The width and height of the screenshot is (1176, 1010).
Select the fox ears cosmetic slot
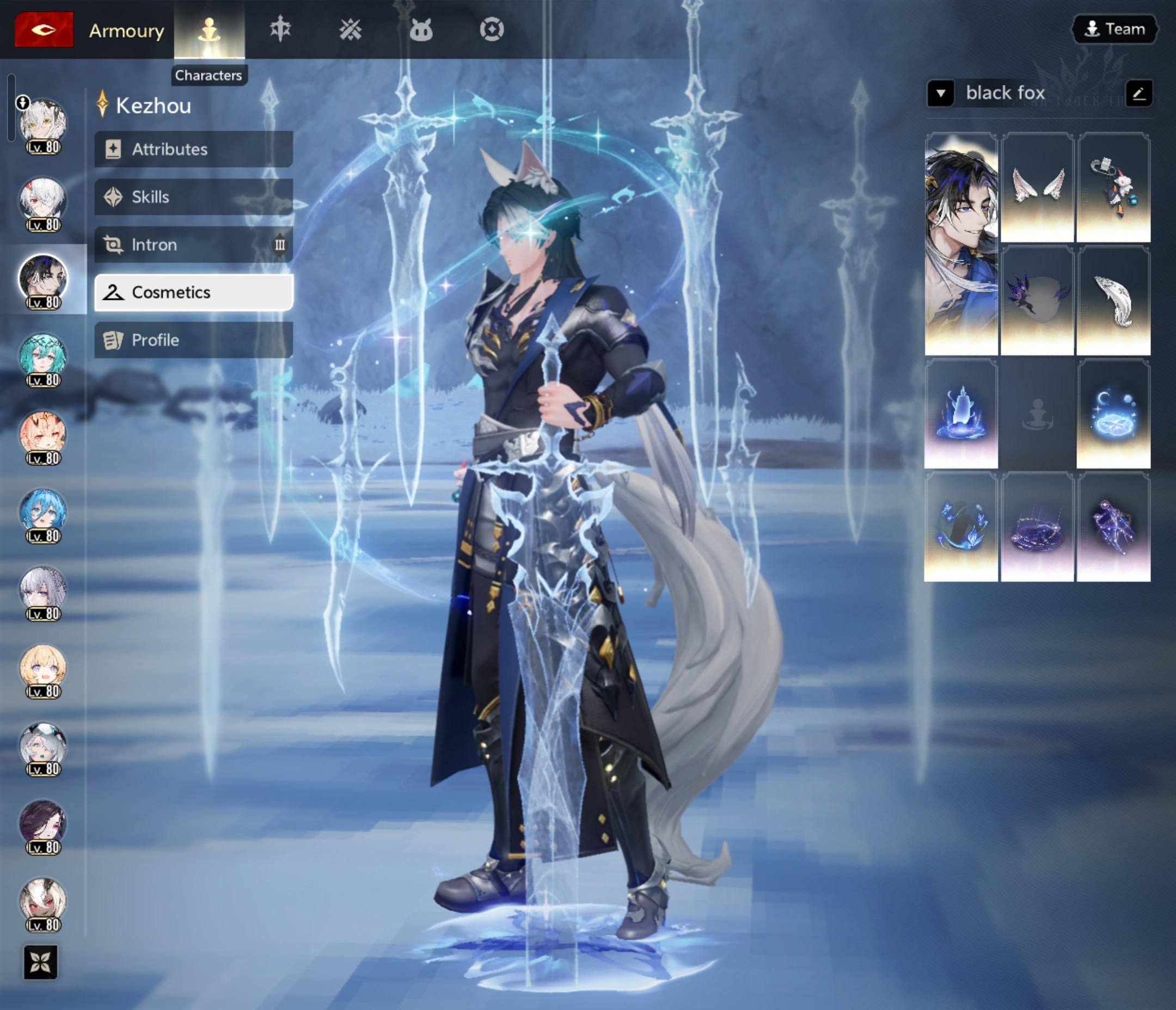pos(1037,187)
